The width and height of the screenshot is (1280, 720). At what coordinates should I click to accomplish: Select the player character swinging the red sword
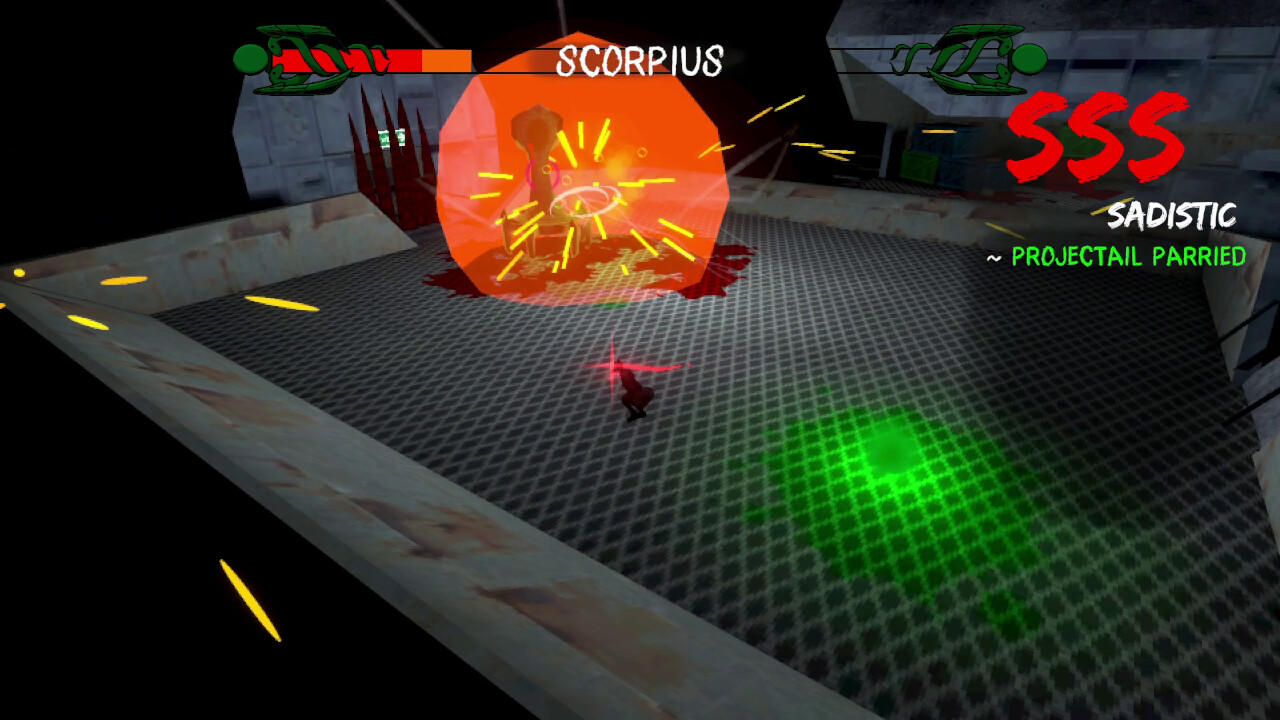pyautogui.click(x=635, y=390)
